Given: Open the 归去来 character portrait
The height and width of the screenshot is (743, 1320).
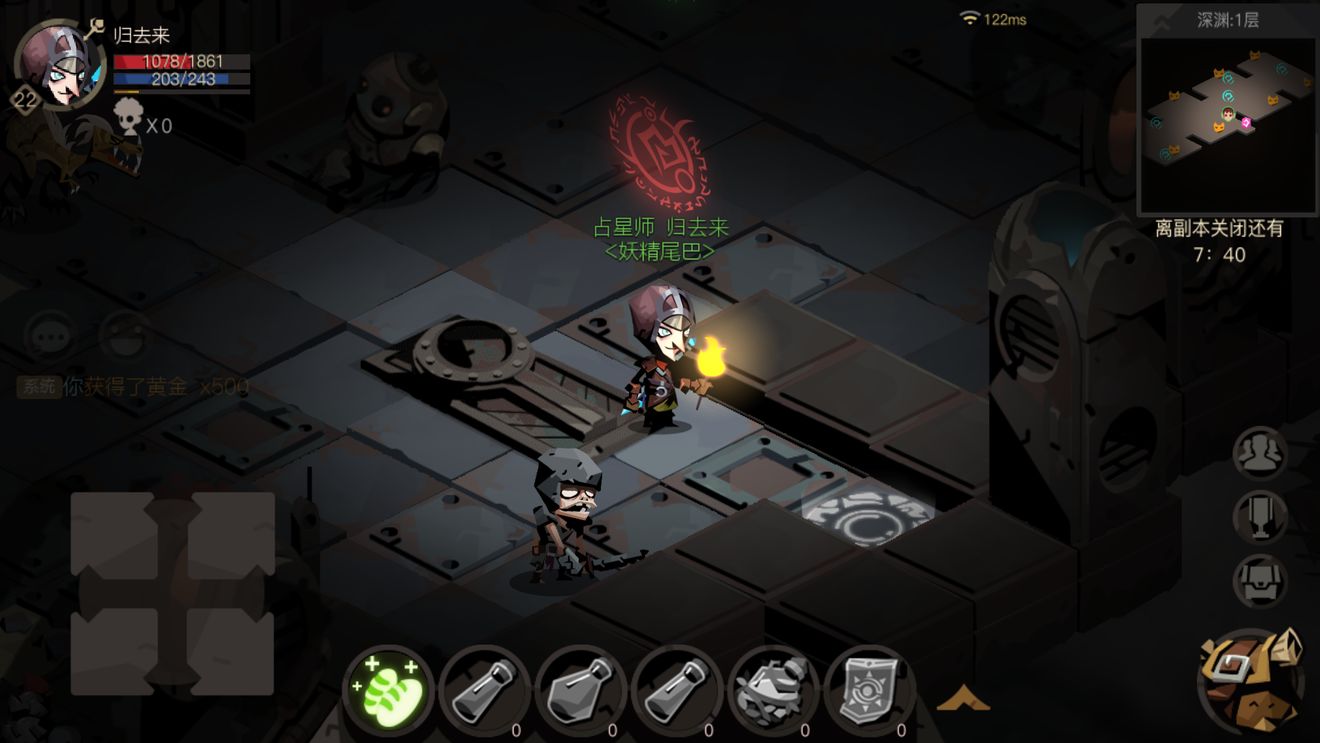Looking at the screenshot, I should click(x=60, y=64).
